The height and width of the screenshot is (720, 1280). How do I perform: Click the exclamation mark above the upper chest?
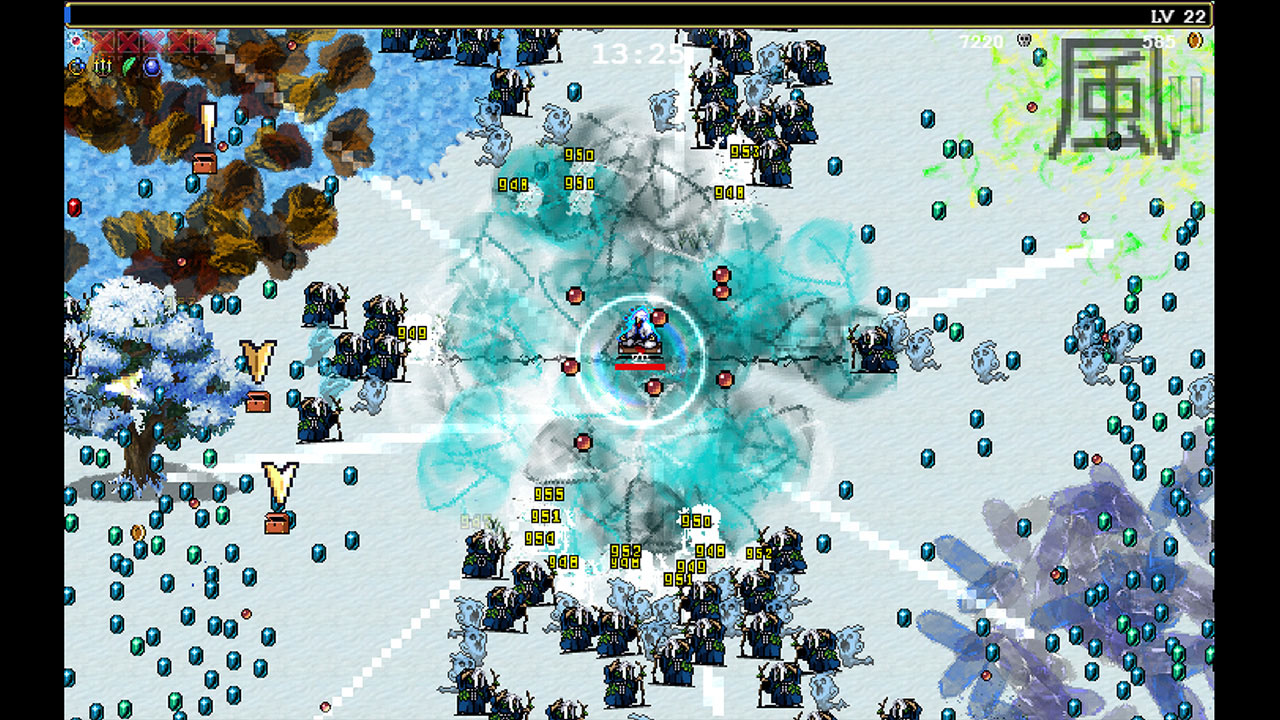pyautogui.click(x=207, y=120)
